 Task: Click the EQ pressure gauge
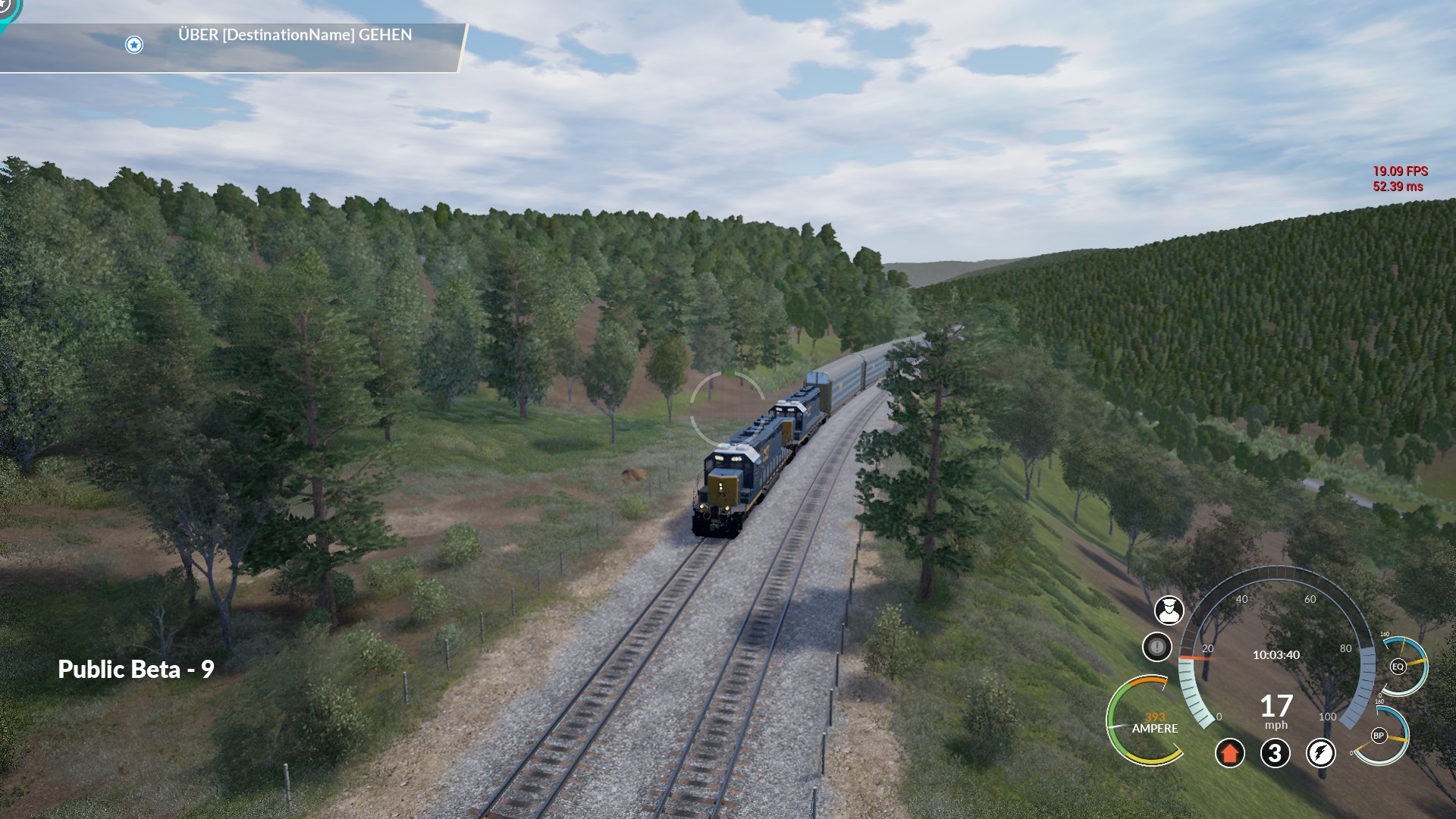pos(1399,667)
